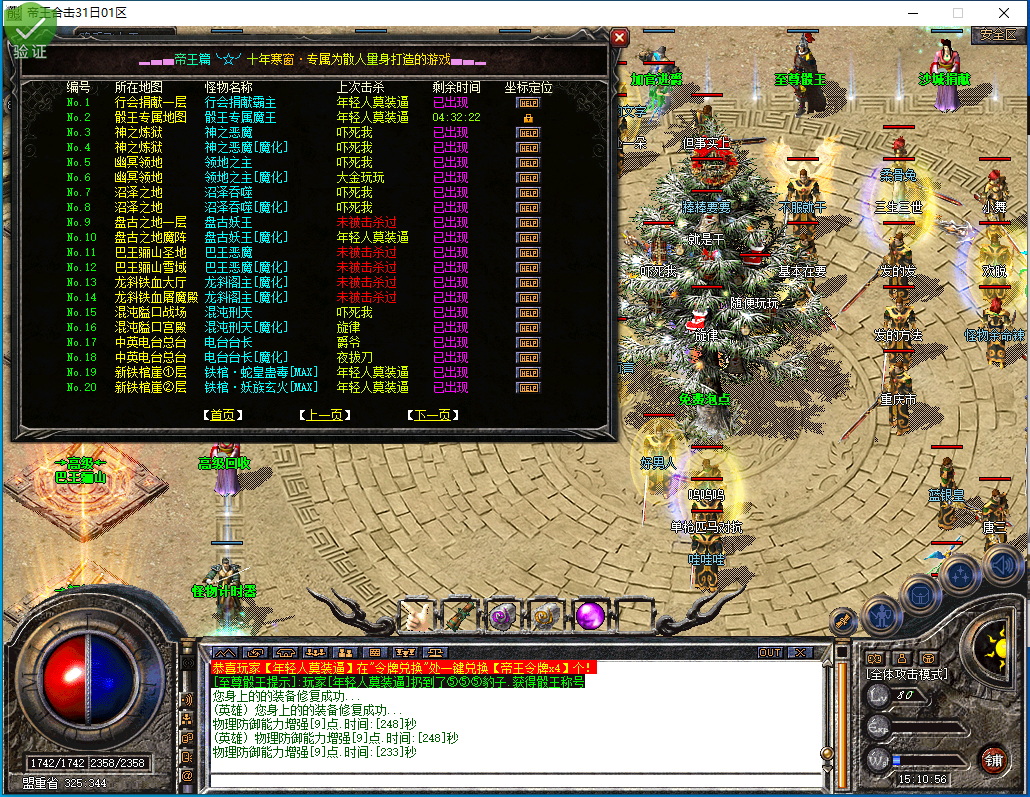This screenshot has height=797, width=1030.
Task: Go to the first page (首页)
Action: pyautogui.click(x=220, y=415)
